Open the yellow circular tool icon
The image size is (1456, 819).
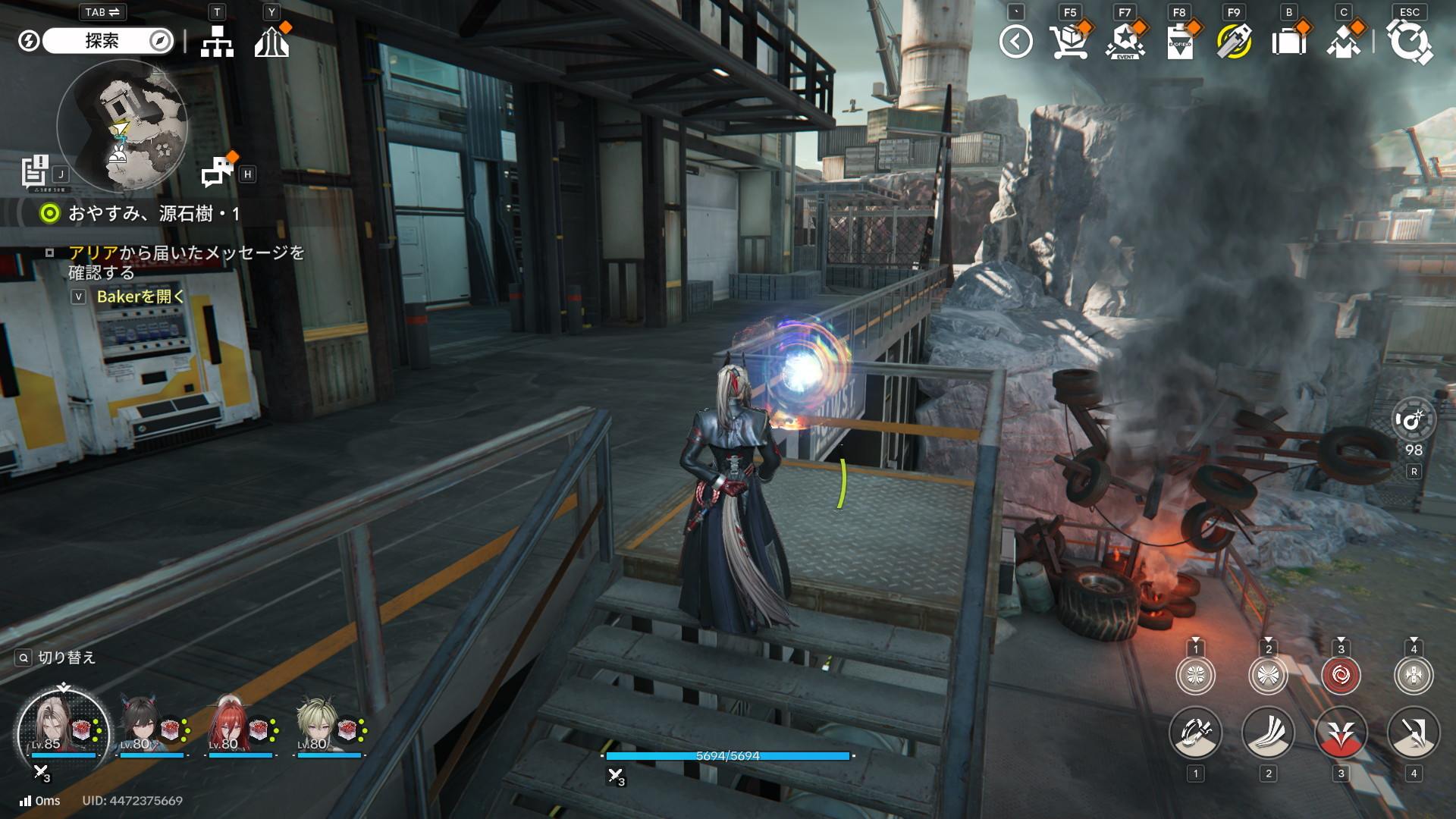1234,42
